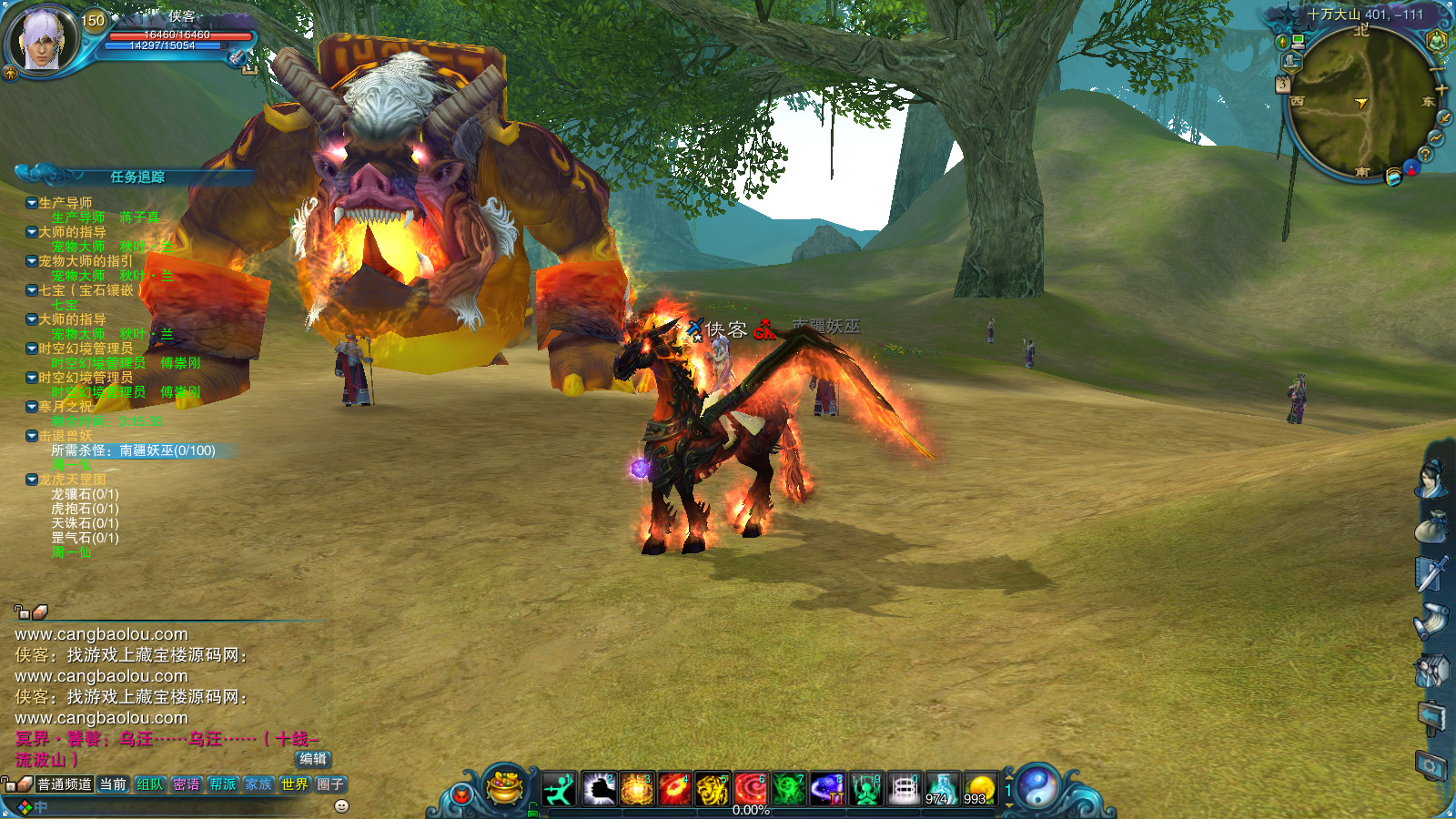Click the question mark help button near minimap
The width and height of the screenshot is (1456, 819).
[1426, 155]
